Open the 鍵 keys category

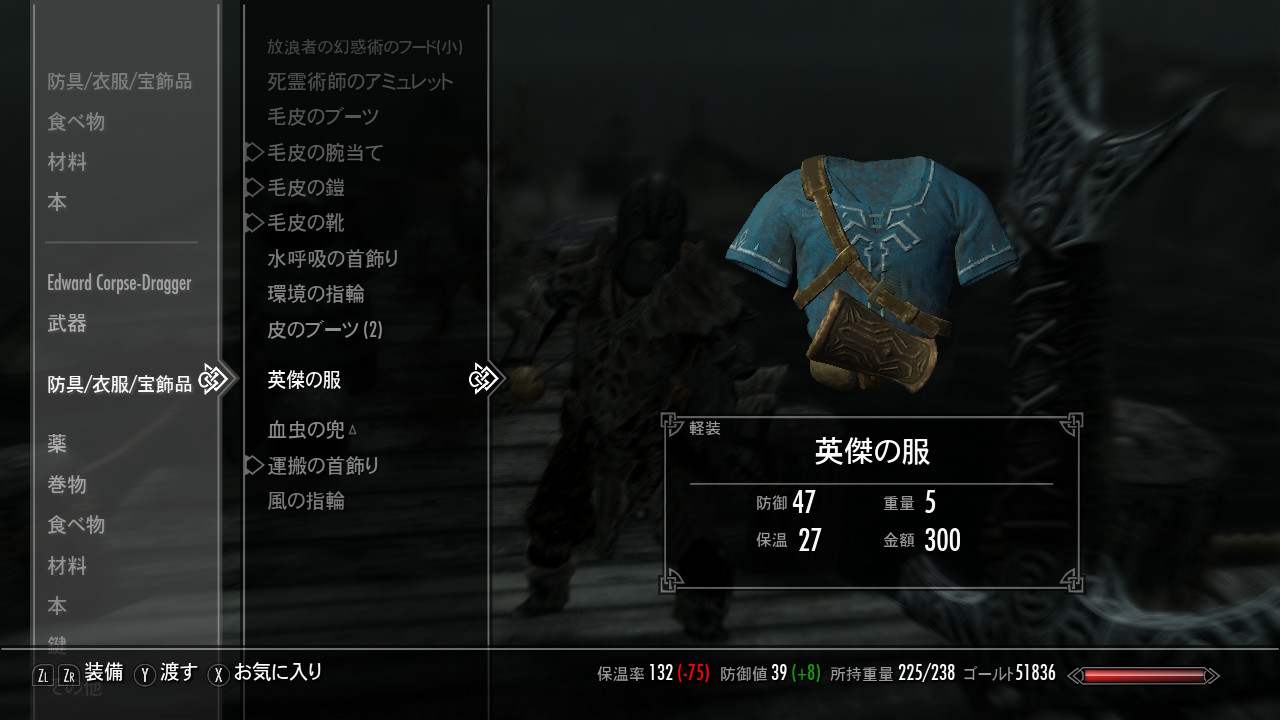(x=58, y=644)
